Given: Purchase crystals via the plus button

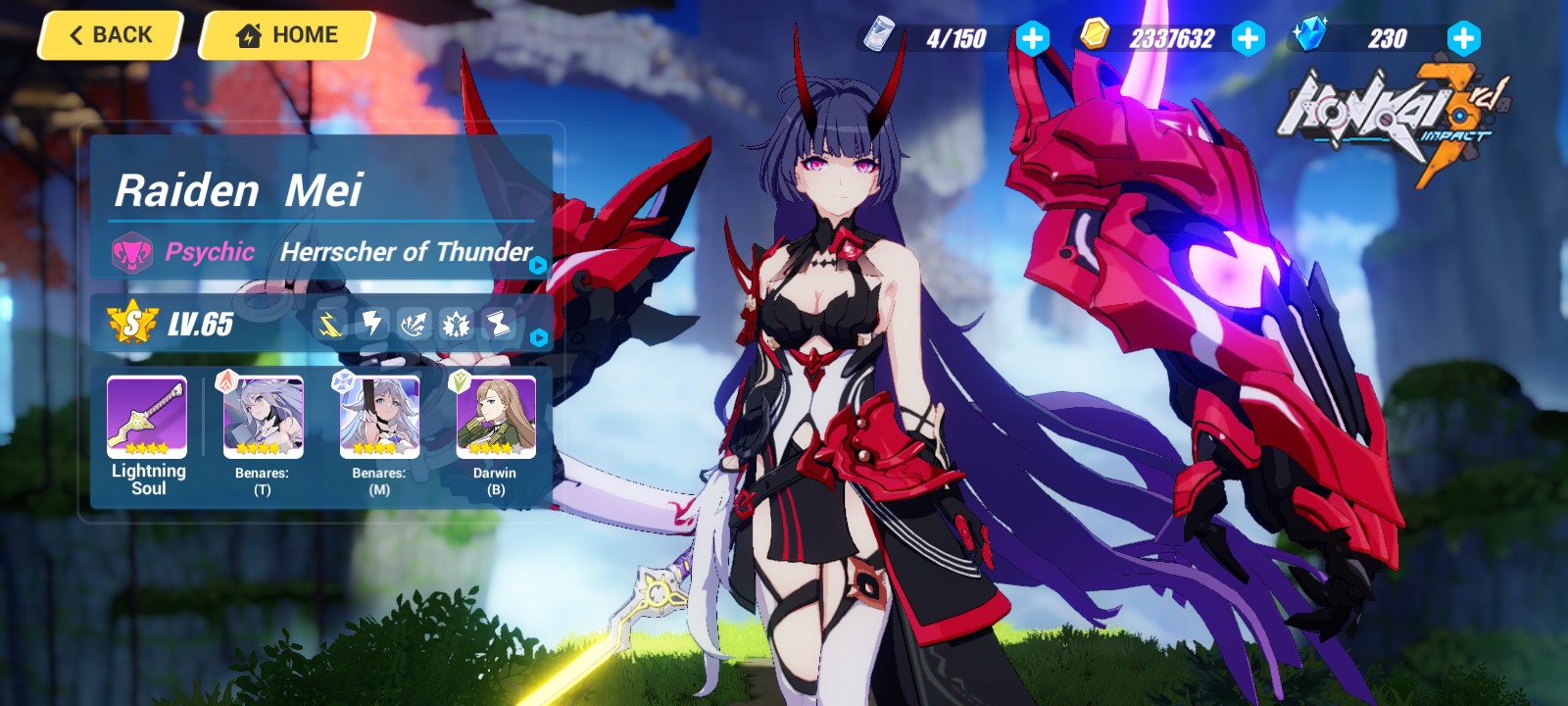Looking at the screenshot, I should pyautogui.click(x=1462, y=38).
